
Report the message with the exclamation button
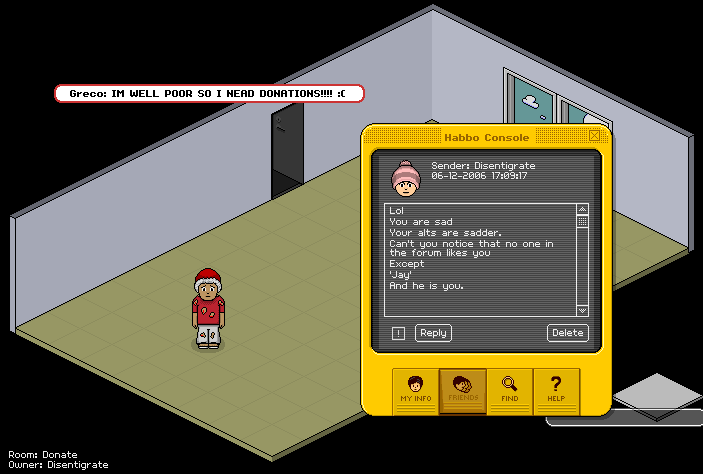click(x=398, y=334)
